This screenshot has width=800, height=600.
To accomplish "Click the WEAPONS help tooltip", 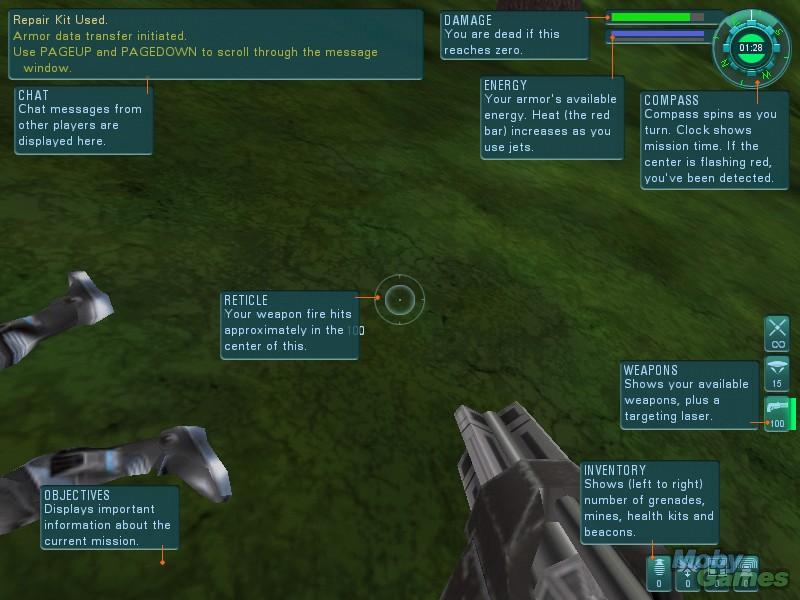I will pyautogui.click(x=689, y=396).
